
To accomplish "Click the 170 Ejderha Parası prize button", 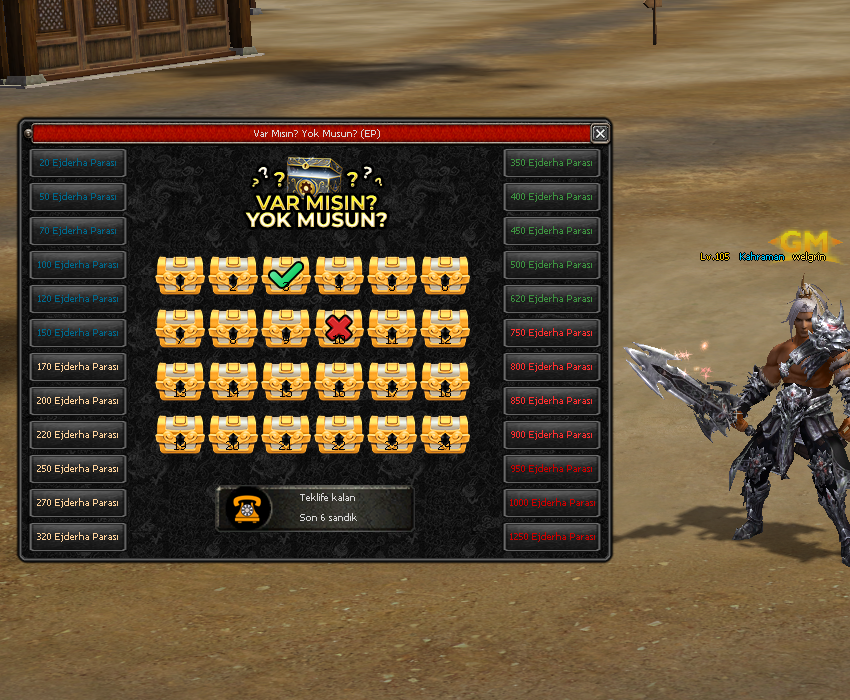I will coord(78,366).
